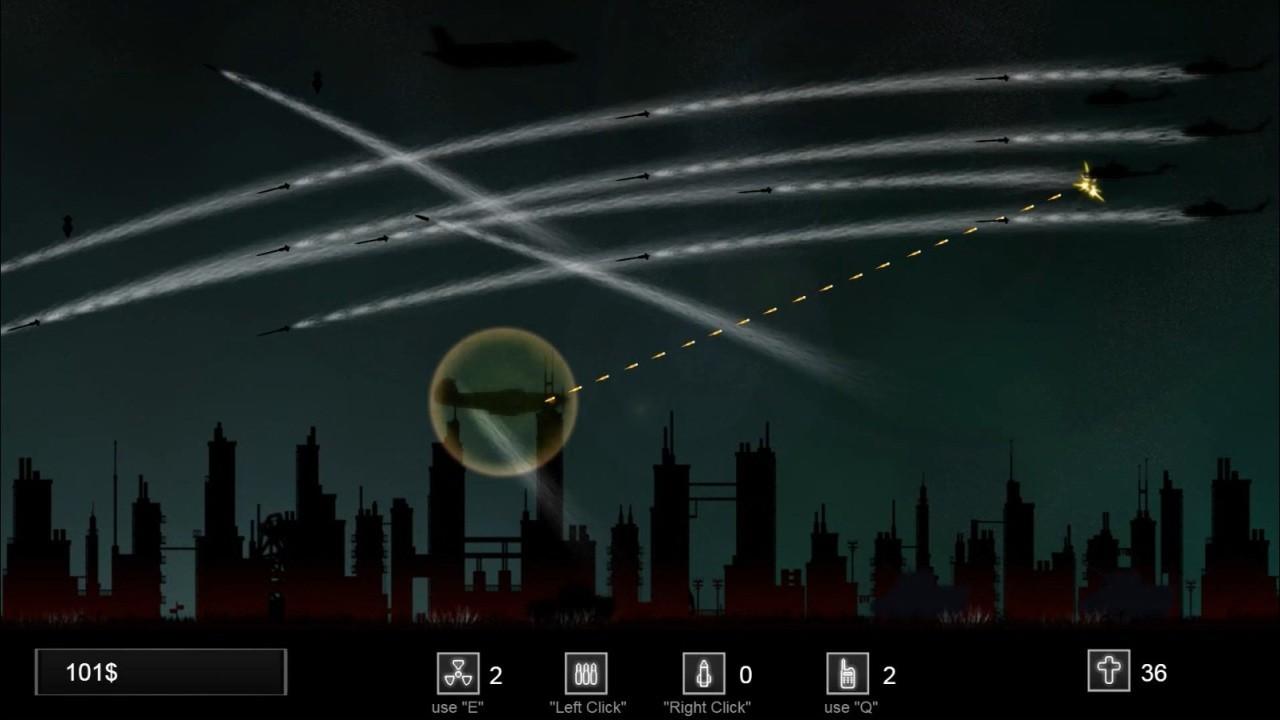Select the rocket weapon icon for Right Click
This screenshot has height=720, width=1280.
[x=706, y=674]
